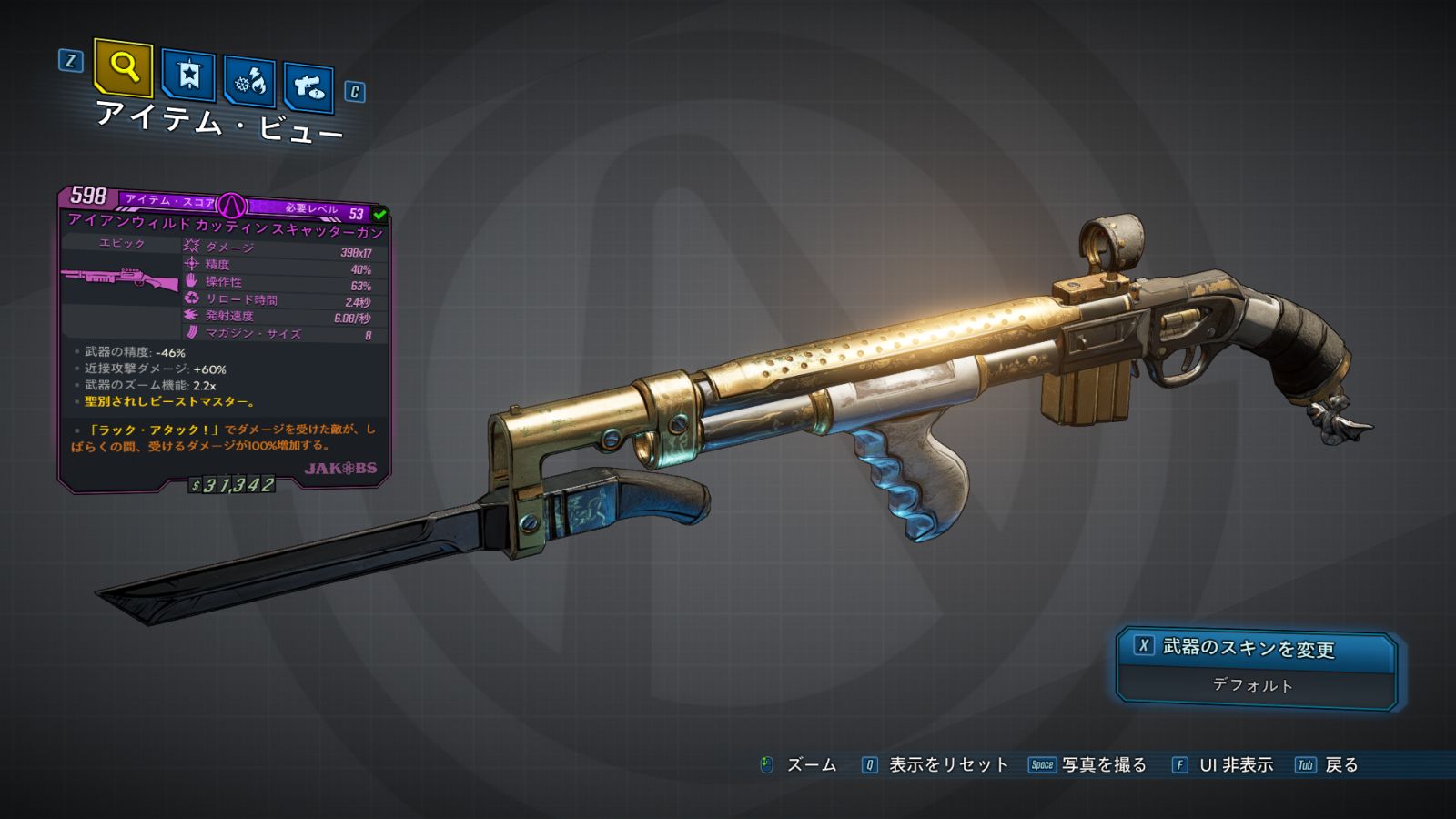Select the default skin option

pos(1254,685)
